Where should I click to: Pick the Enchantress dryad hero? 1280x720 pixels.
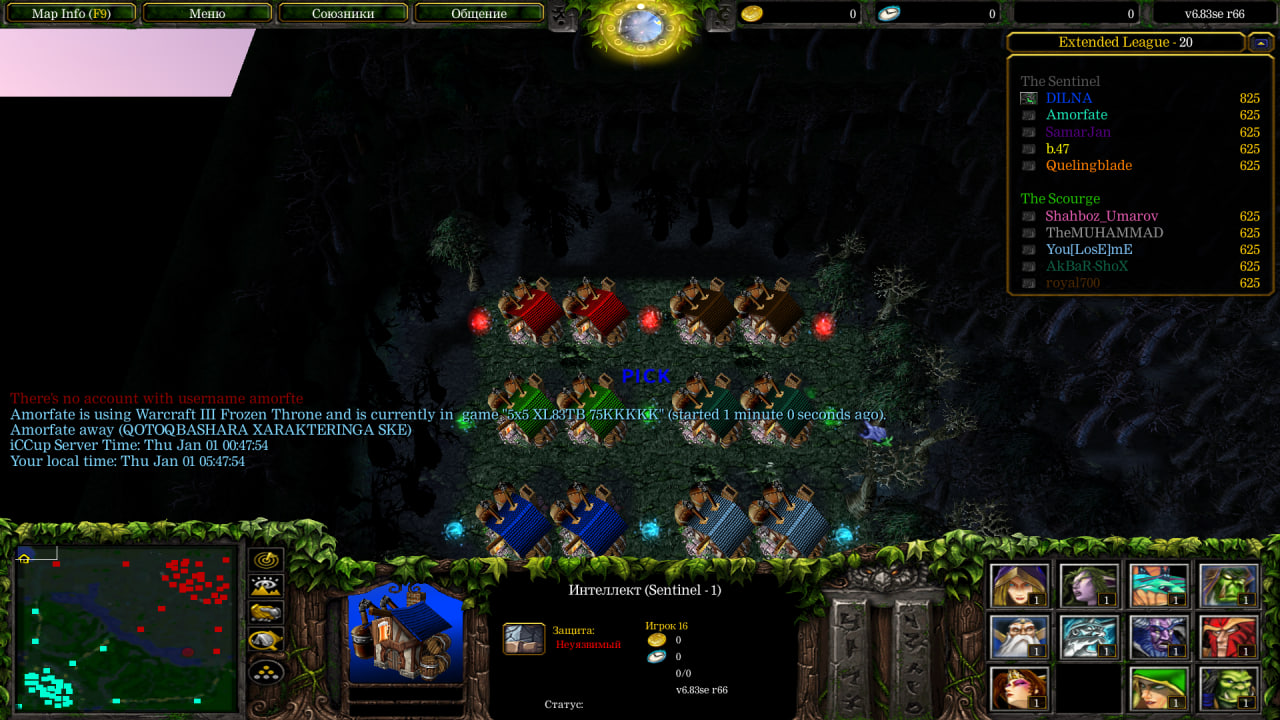tap(1090, 586)
